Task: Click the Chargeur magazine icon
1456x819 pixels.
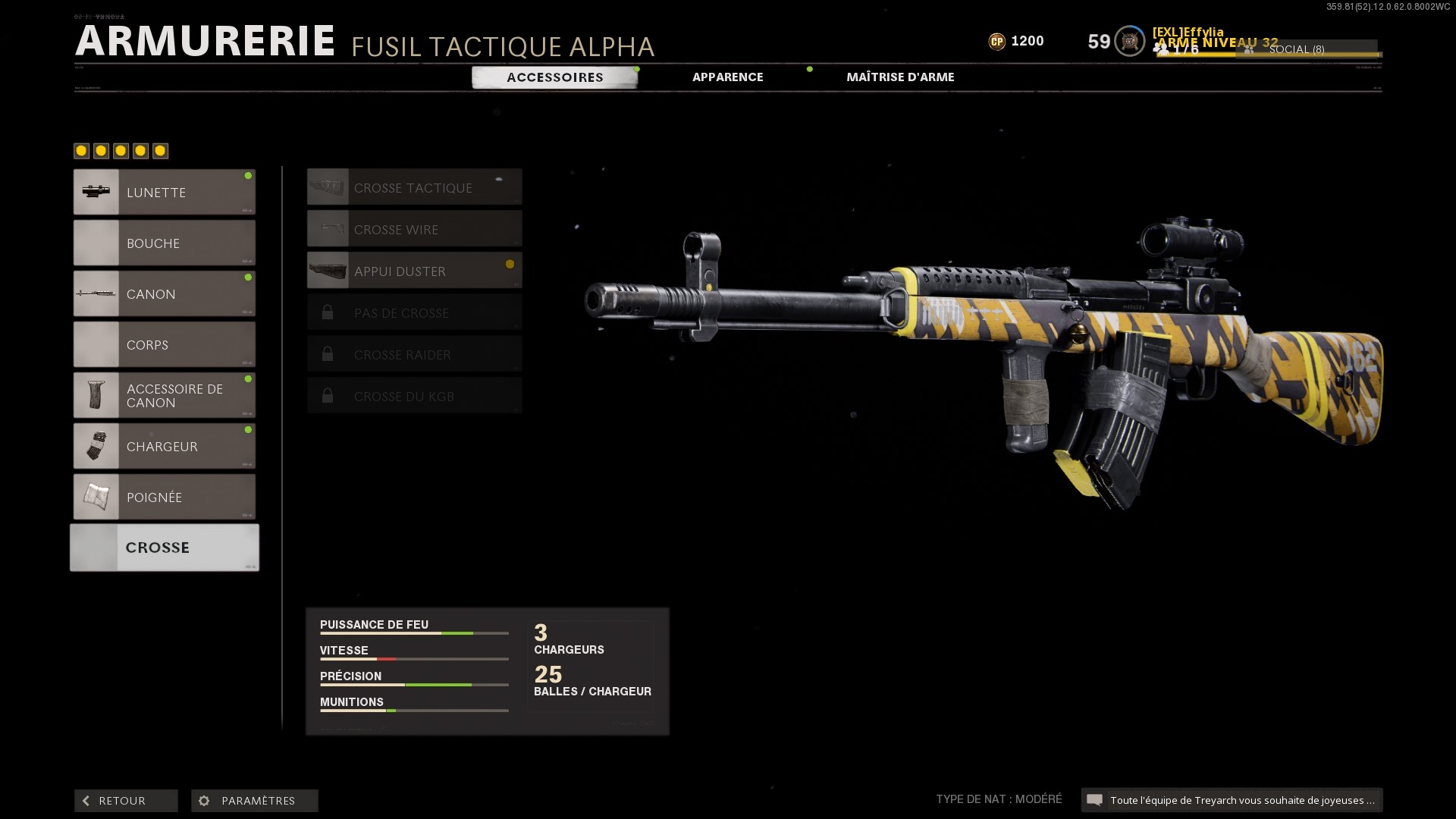Action: [96, 446]
